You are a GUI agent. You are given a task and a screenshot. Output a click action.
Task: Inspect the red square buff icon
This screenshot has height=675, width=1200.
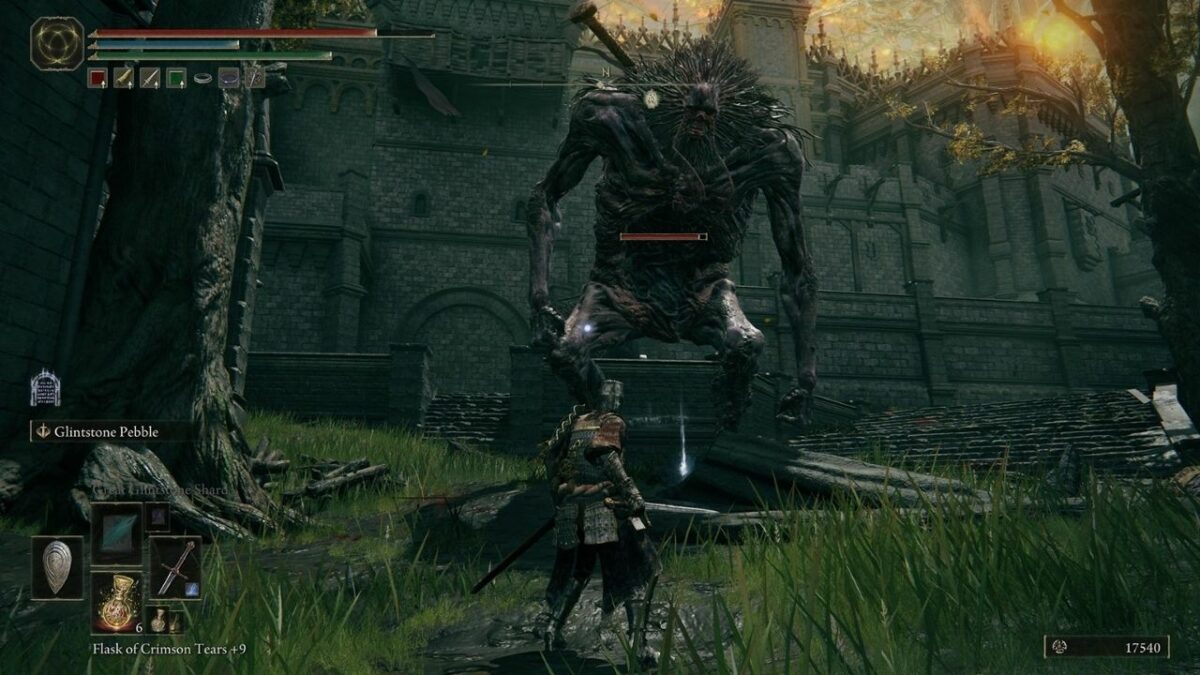97,78
